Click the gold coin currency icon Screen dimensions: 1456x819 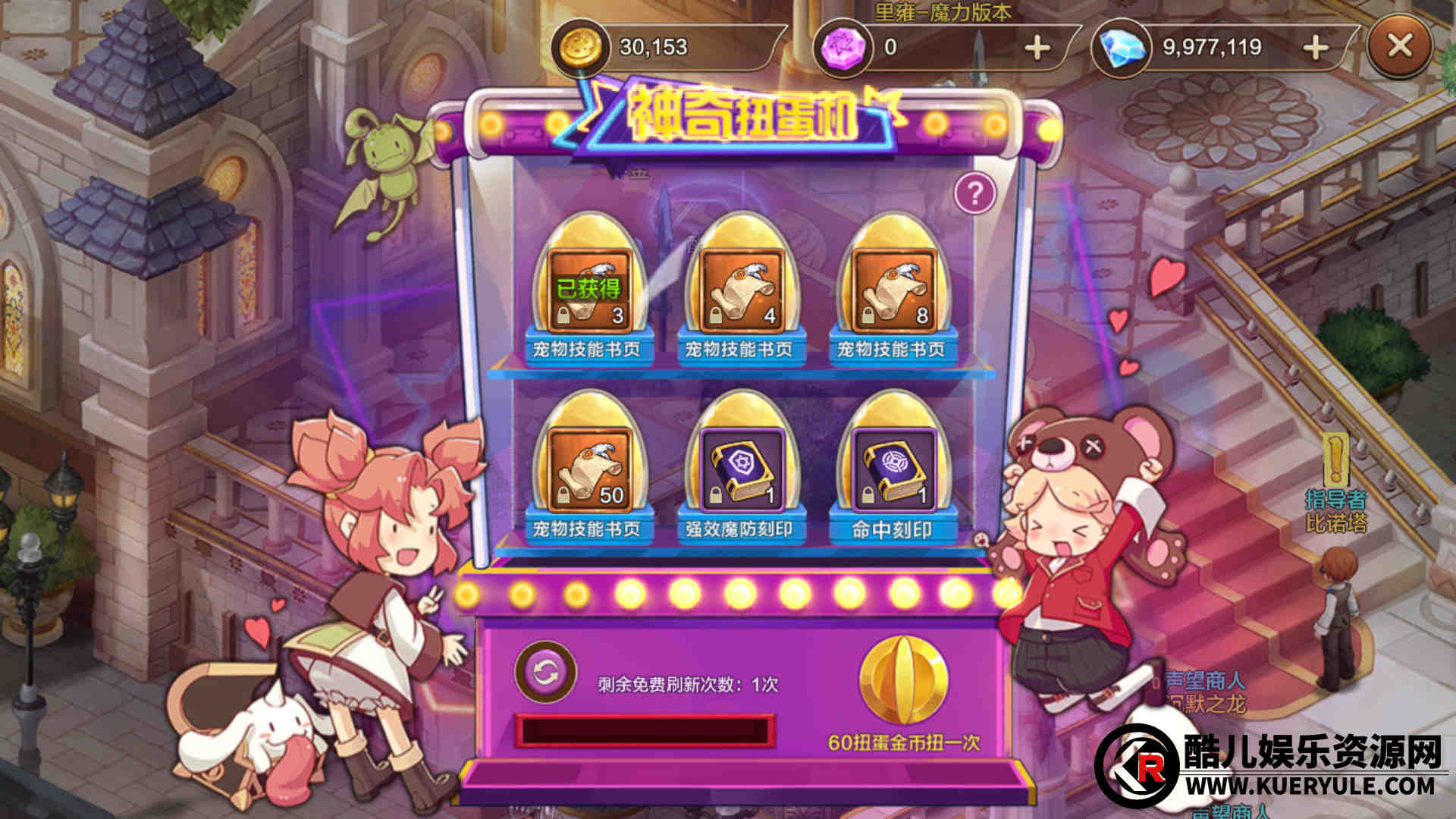coord(581,47)
